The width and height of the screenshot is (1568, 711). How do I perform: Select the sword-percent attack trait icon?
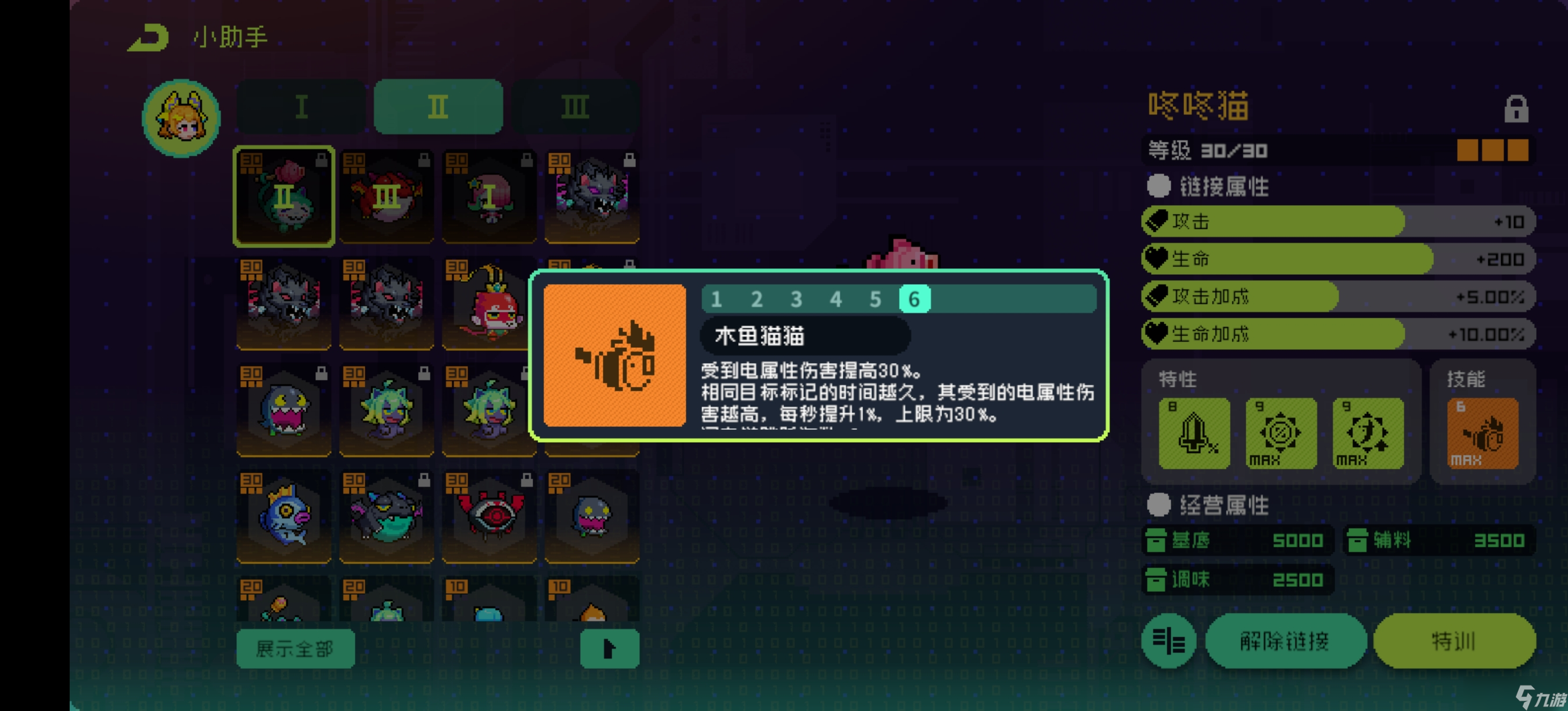point(1193,433)
